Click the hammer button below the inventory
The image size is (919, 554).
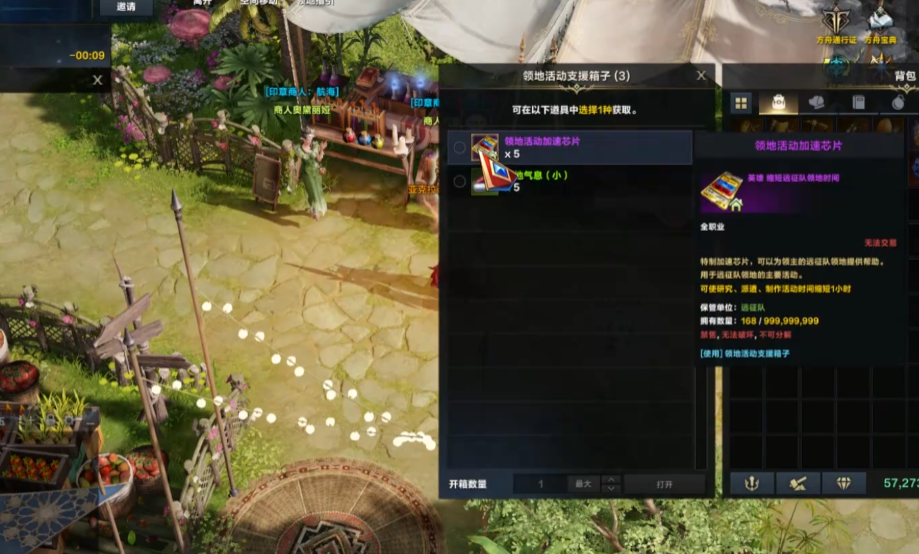(x=797, y=484)
